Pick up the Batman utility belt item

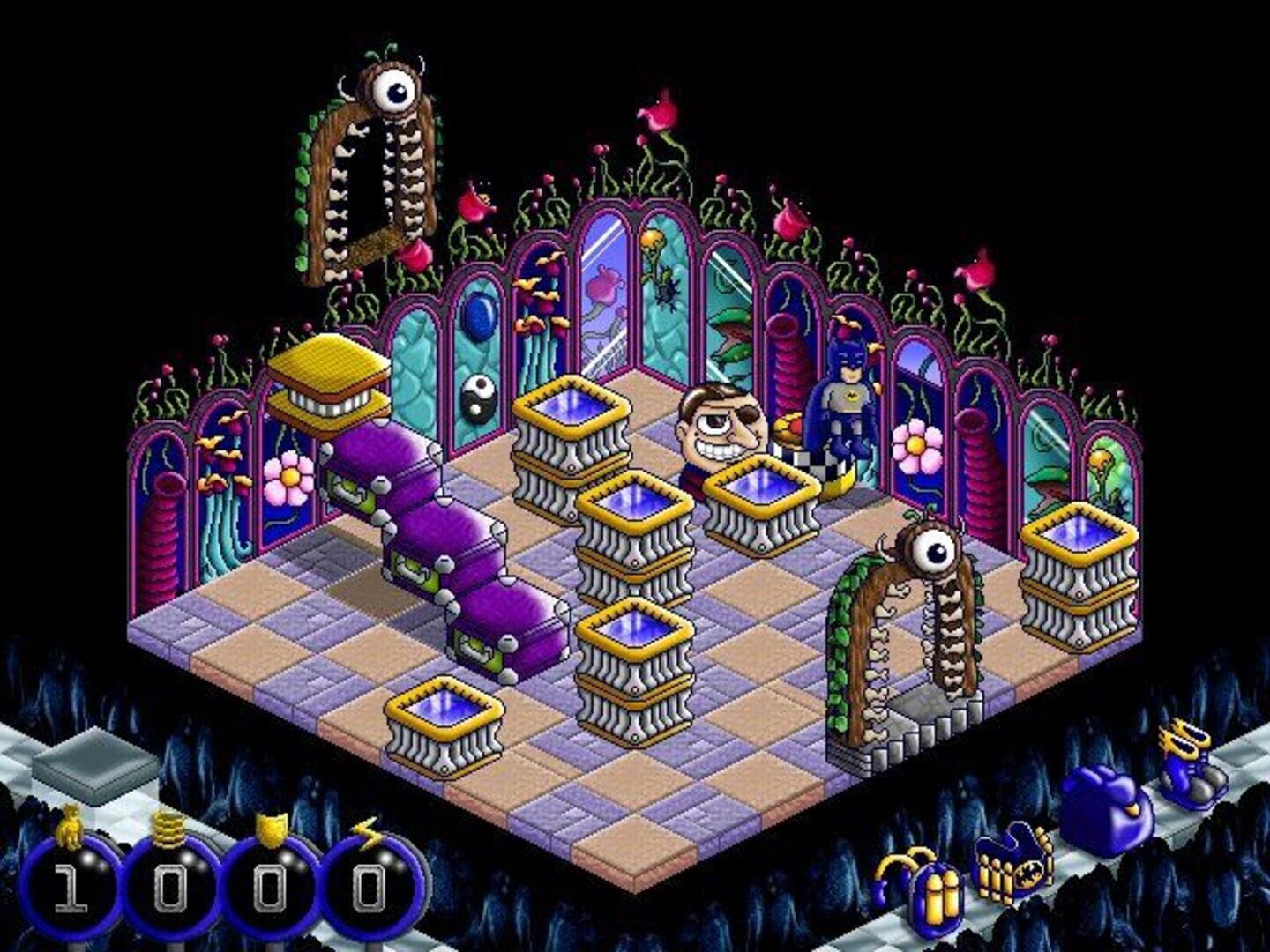tap(1011, 873)
